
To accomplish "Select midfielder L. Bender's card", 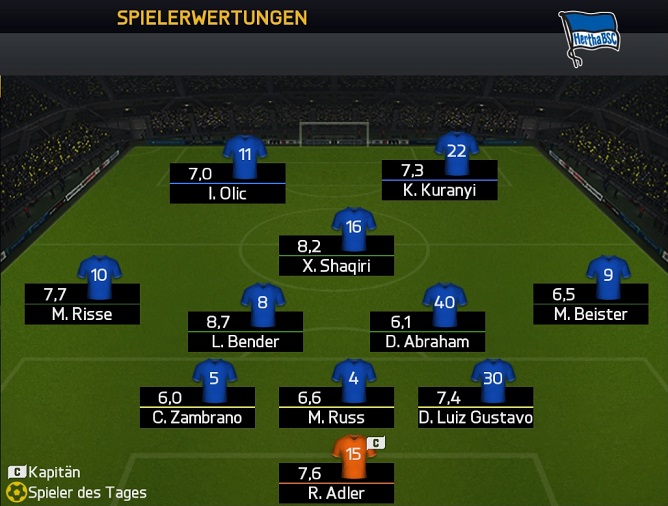I will pos(245,331).
